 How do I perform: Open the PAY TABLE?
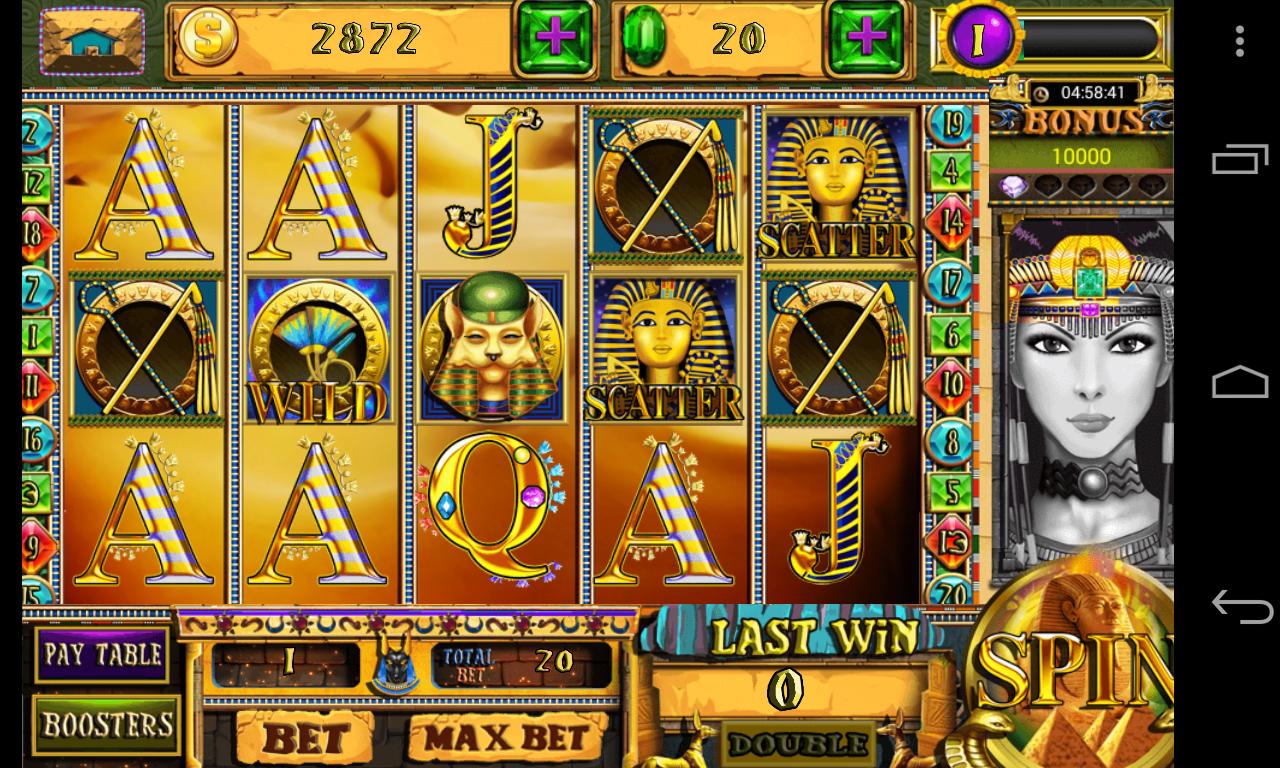[102, 654]
